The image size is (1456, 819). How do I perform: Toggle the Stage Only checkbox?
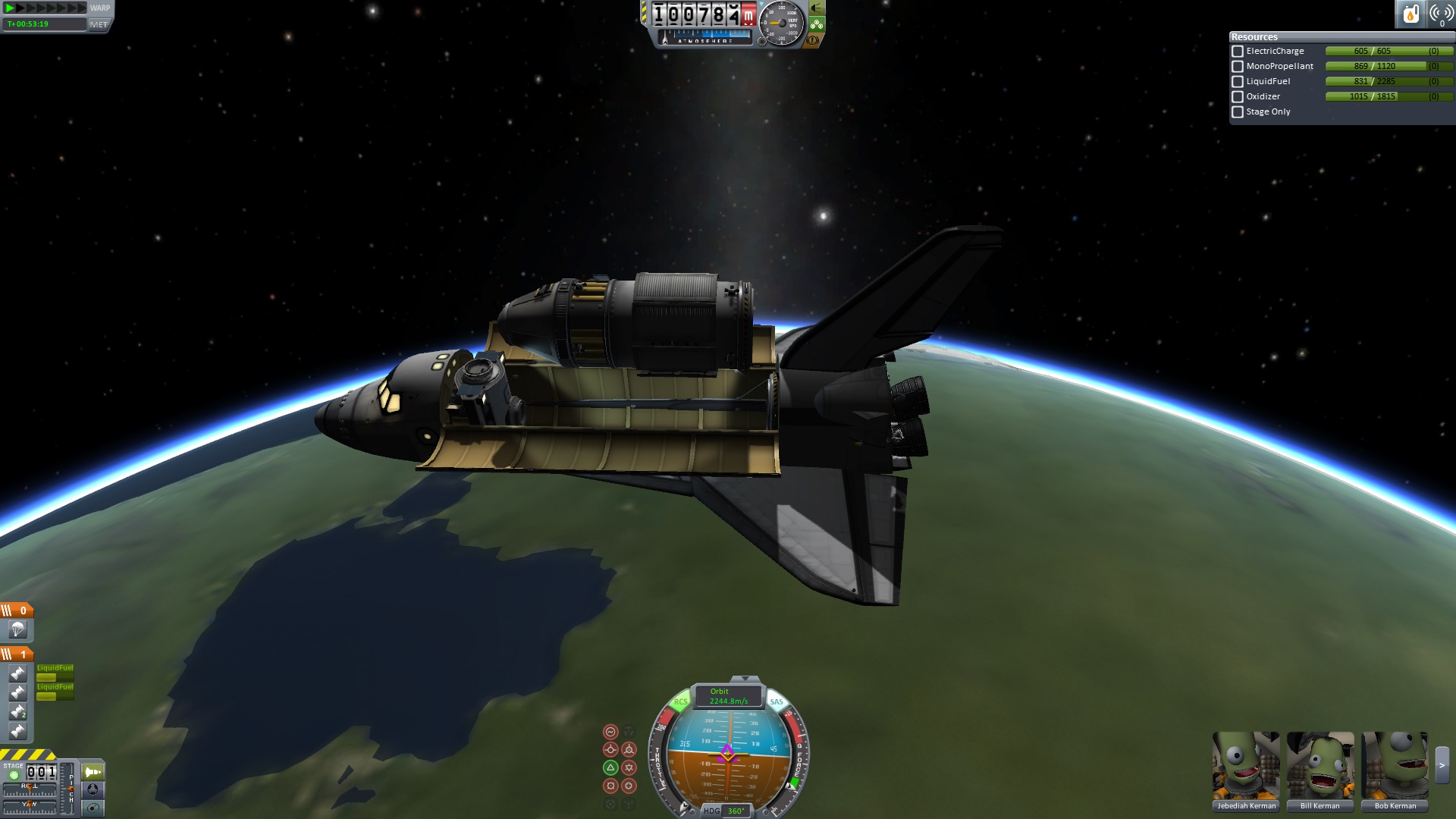tap(1238, 112)
